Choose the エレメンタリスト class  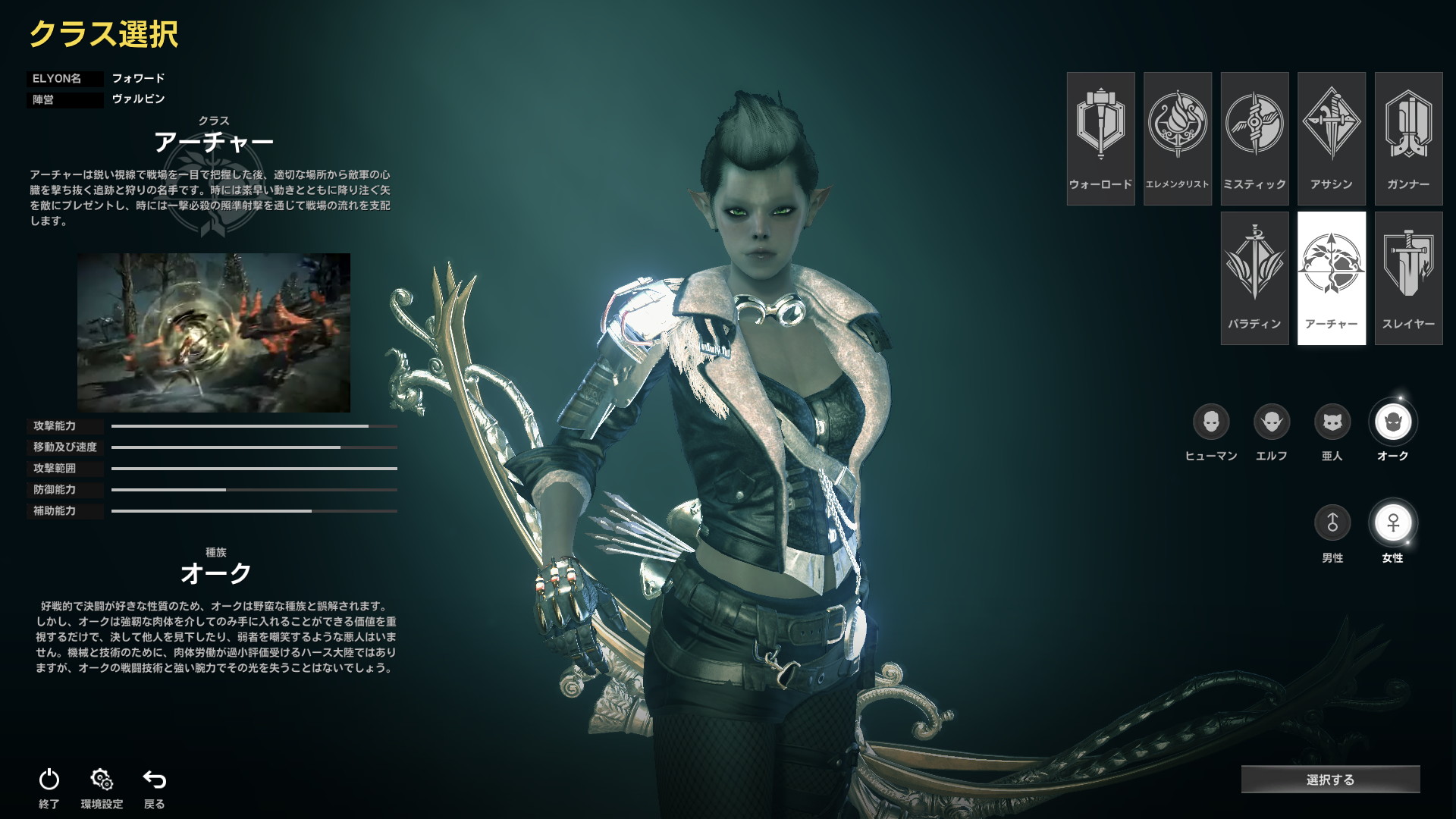1177,138
